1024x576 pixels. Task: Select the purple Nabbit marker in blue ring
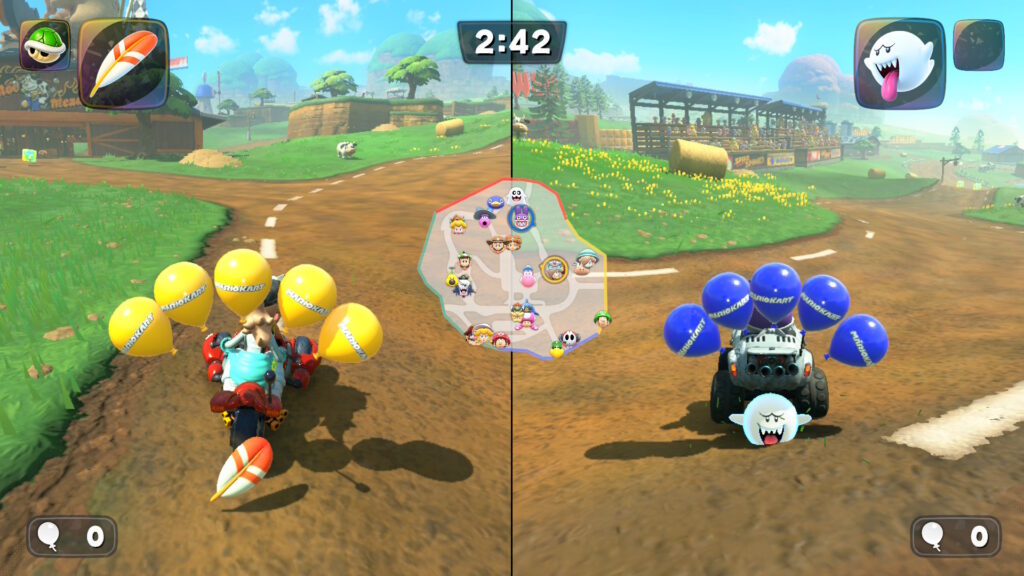pos(520,217)
